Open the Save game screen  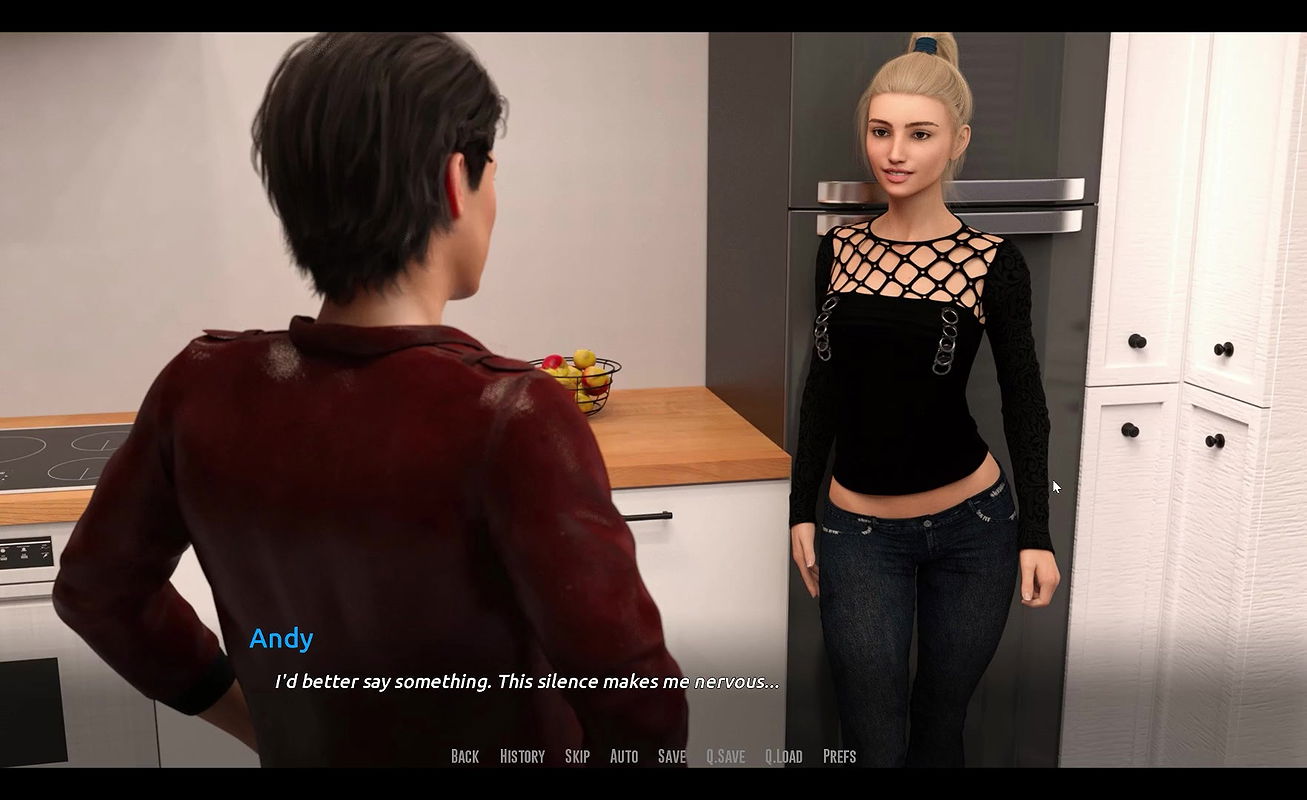coord(671,756)
